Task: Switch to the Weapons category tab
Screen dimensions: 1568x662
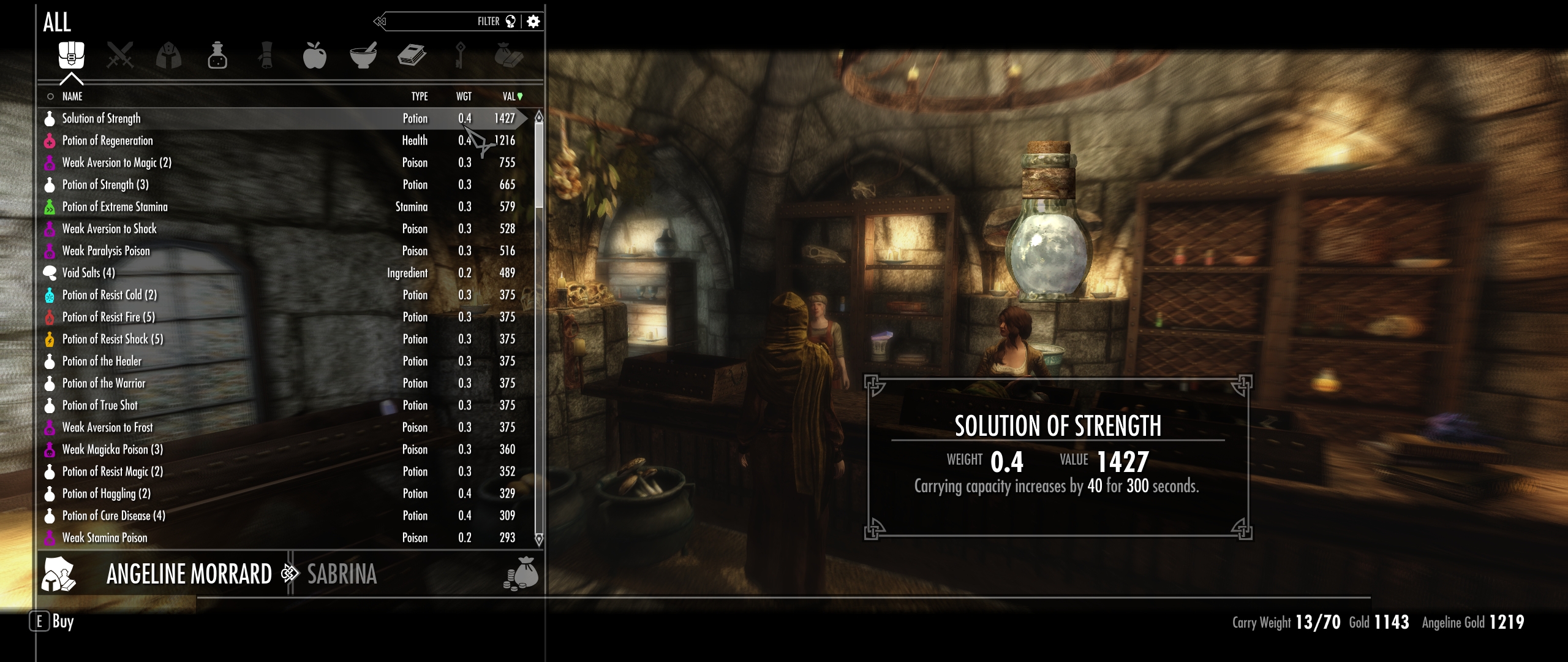Action: [x=120, y=56]
